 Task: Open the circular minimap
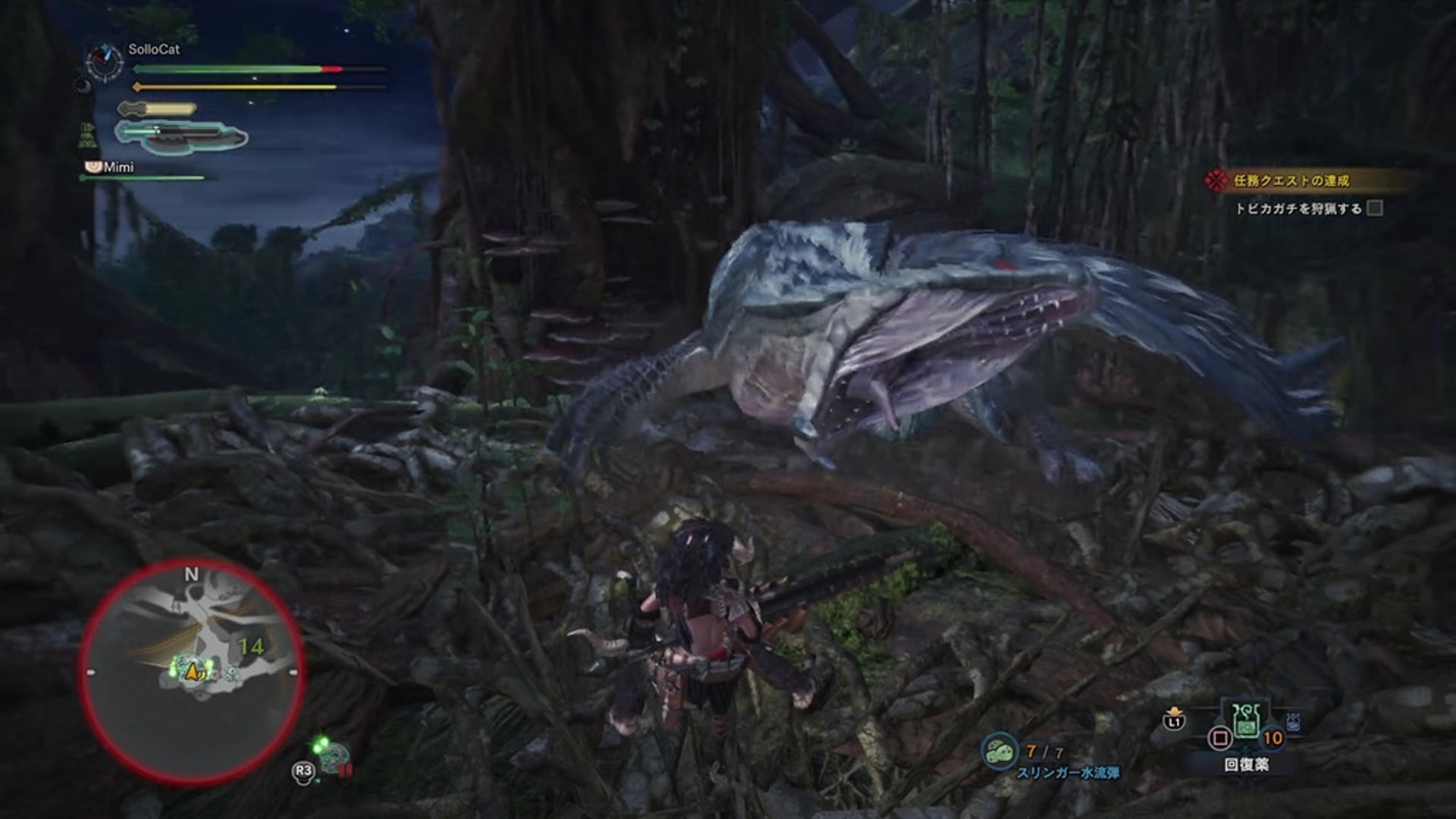(x=192, y=670)
